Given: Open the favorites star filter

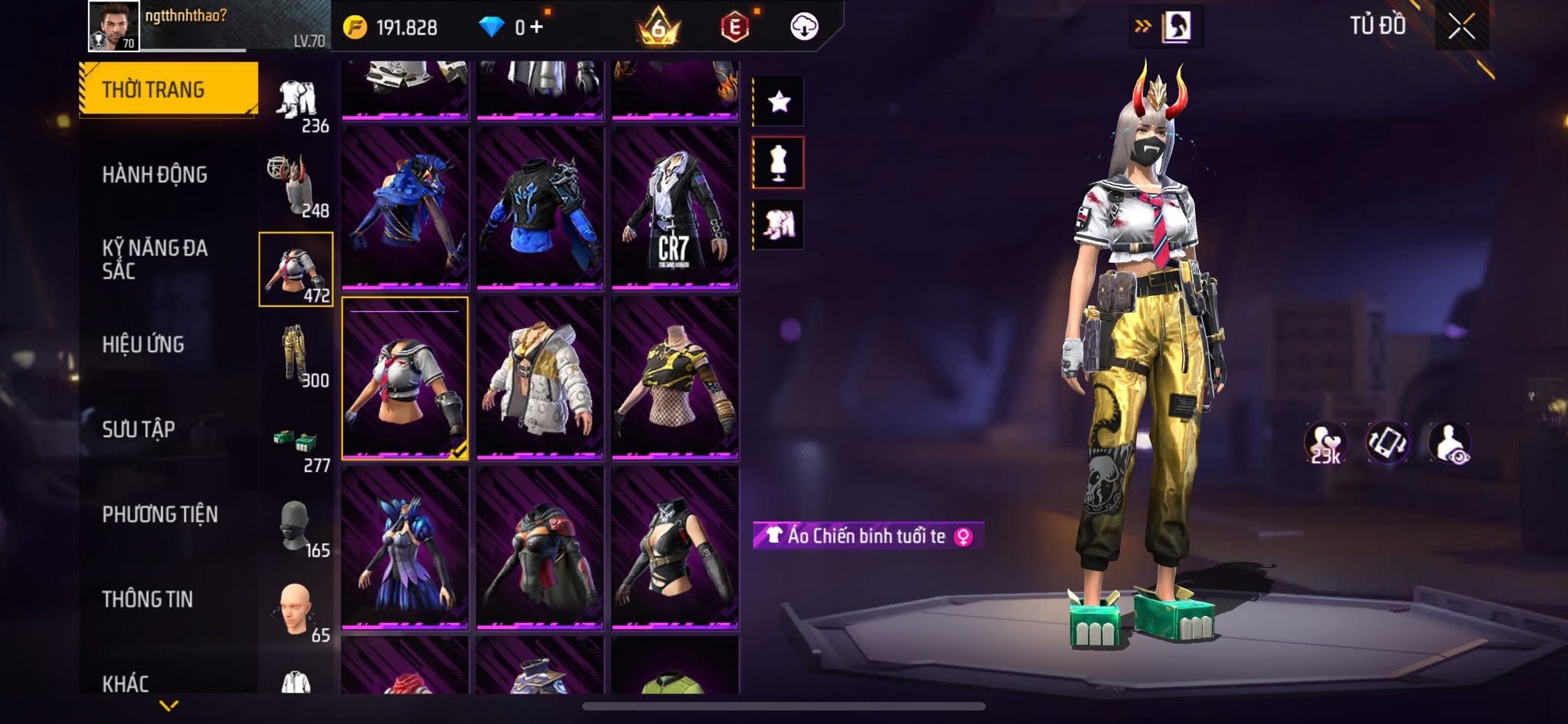Looking at the screenshot, I should coord(779,101).
